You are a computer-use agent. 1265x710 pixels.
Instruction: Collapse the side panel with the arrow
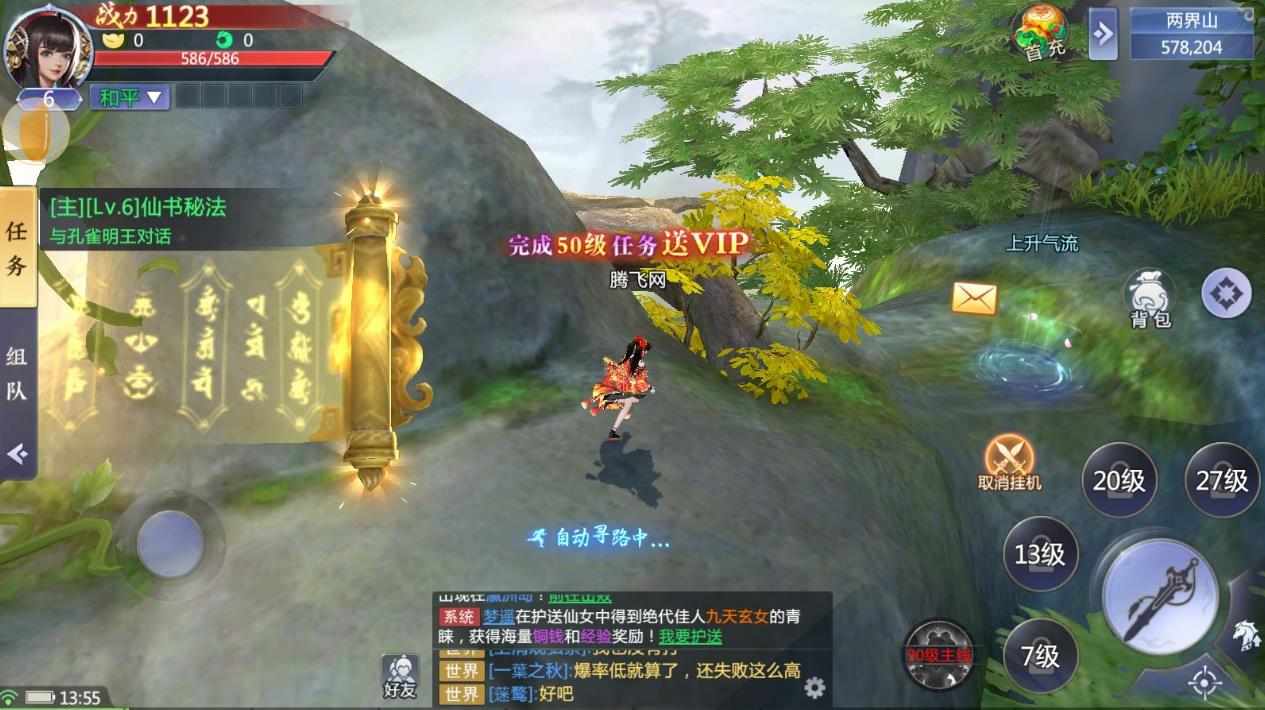[17, 454]
